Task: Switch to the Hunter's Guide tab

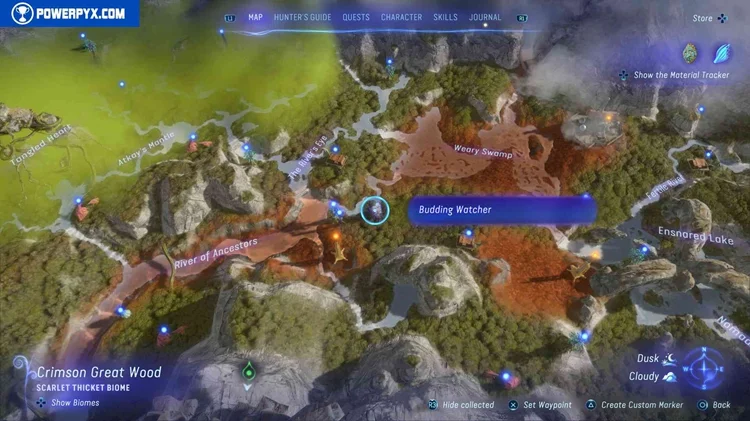Action: pos(303,17)
